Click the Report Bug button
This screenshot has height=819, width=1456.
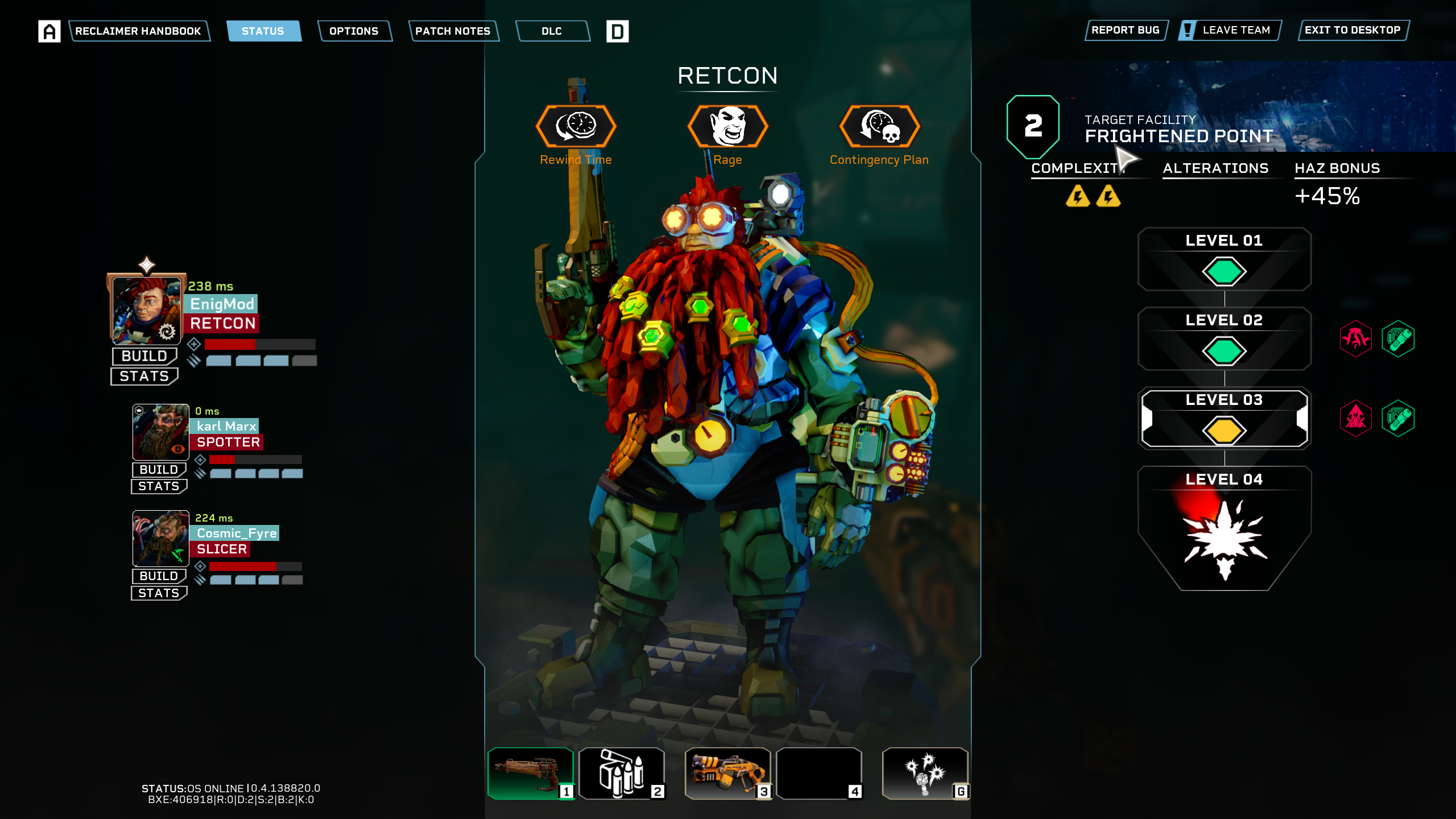tap(1125, 30)
